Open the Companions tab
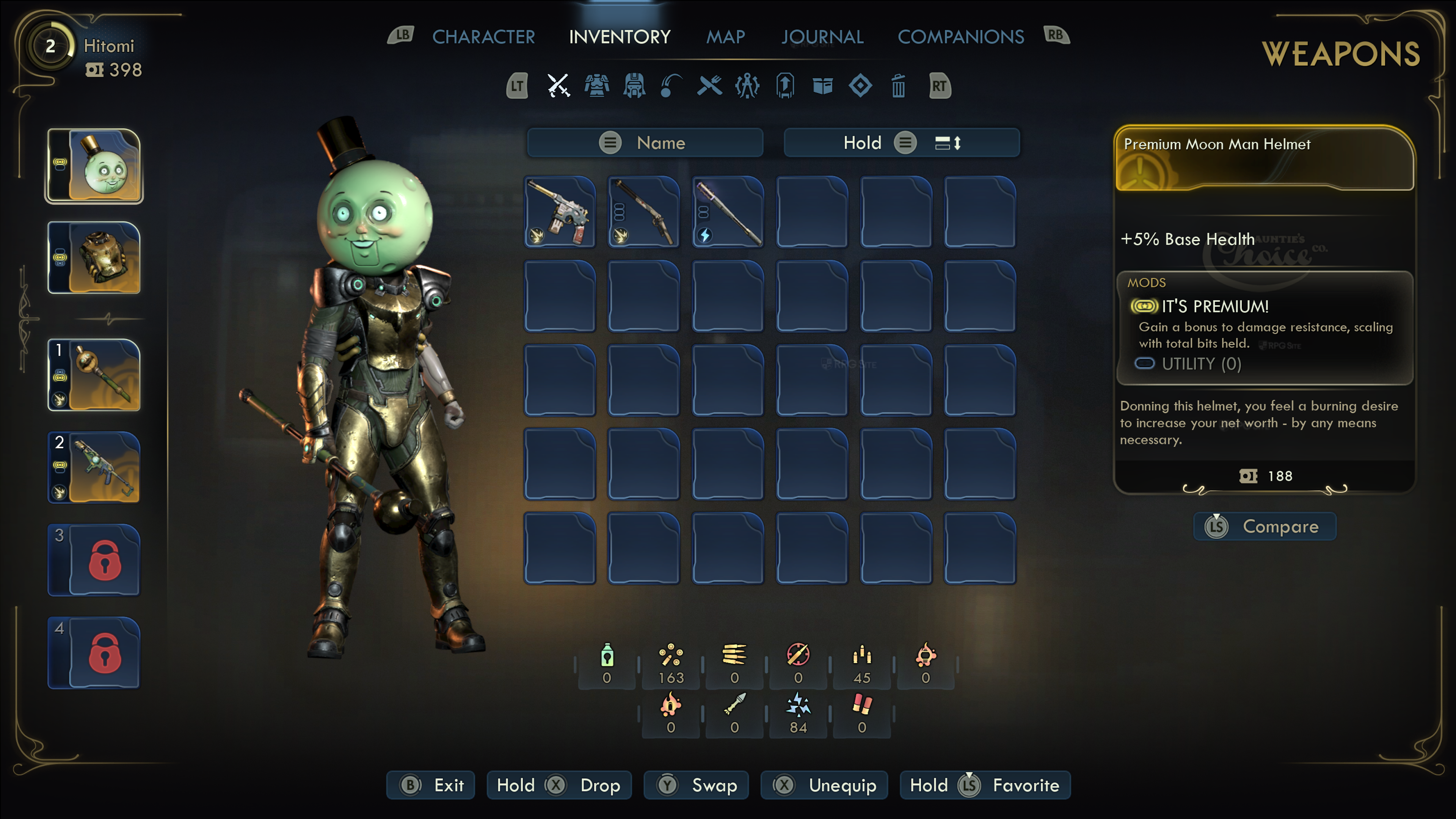 (960, 37)
